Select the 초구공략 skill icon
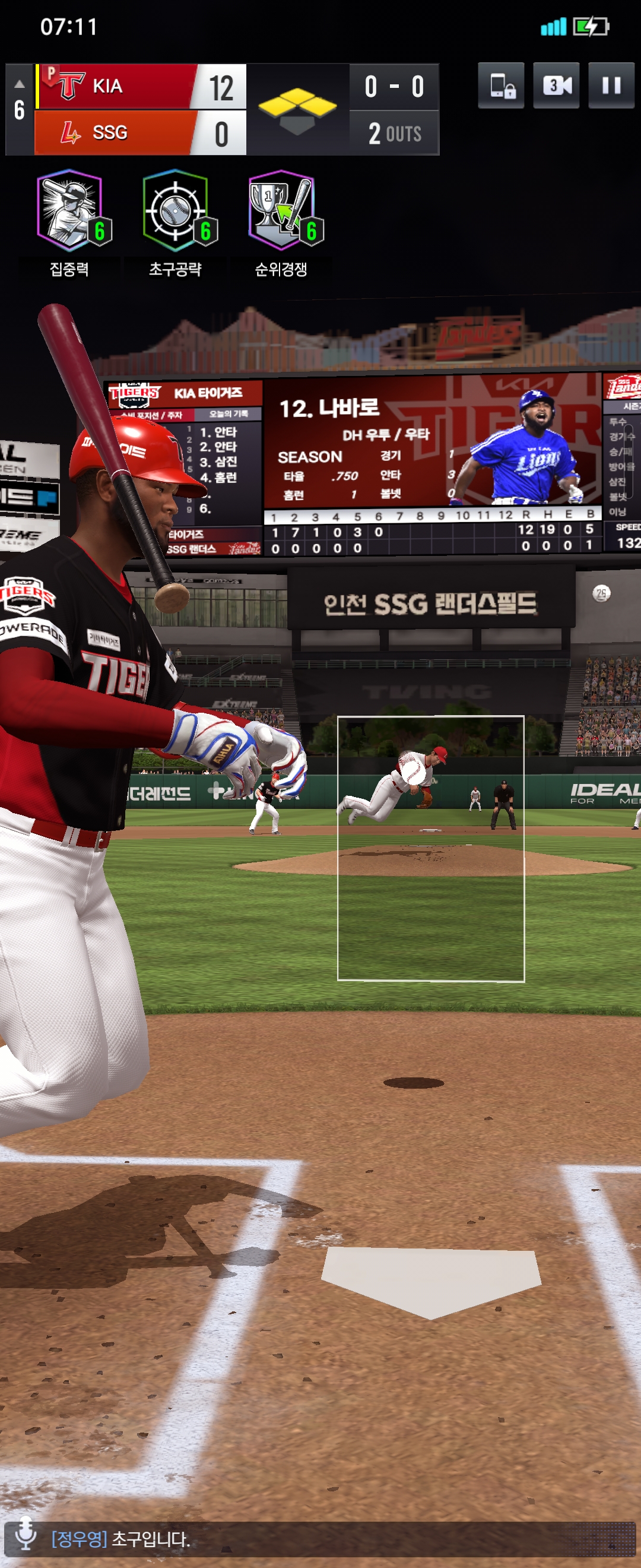The height and width of the screenshot is (1568, 641). pos(175,211)
